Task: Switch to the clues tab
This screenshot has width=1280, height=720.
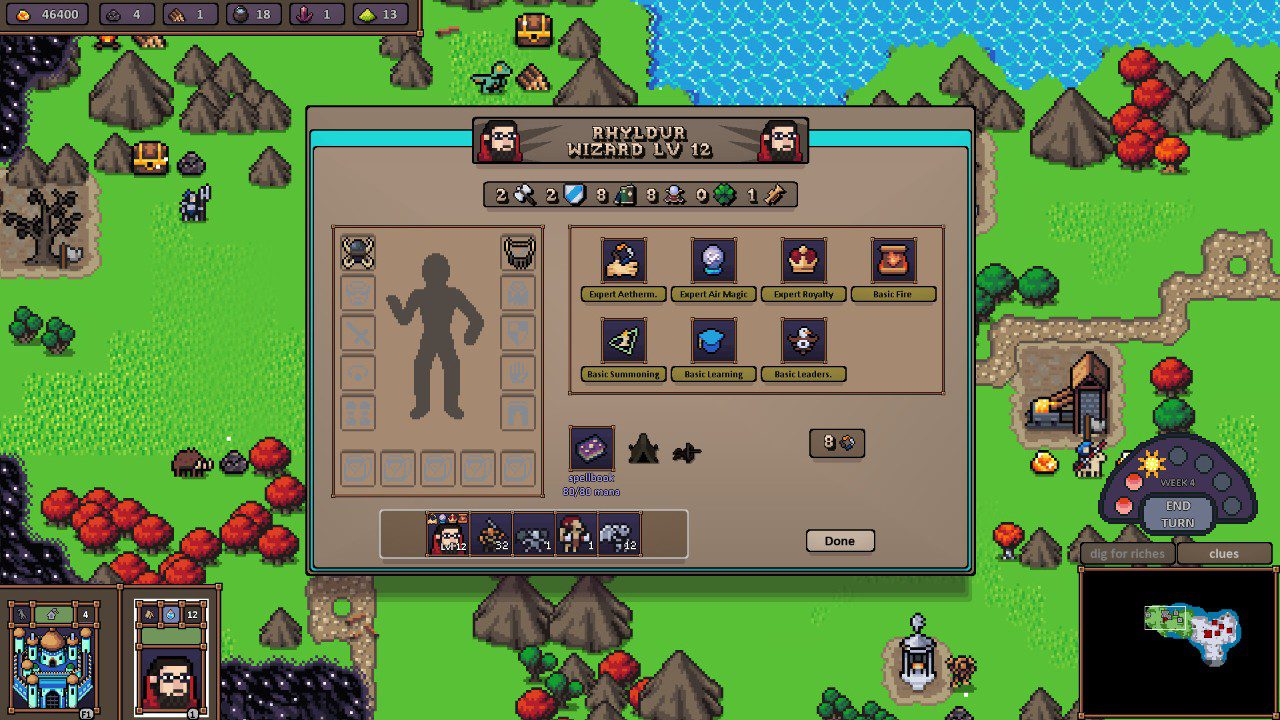Action: pos(1222,553)
